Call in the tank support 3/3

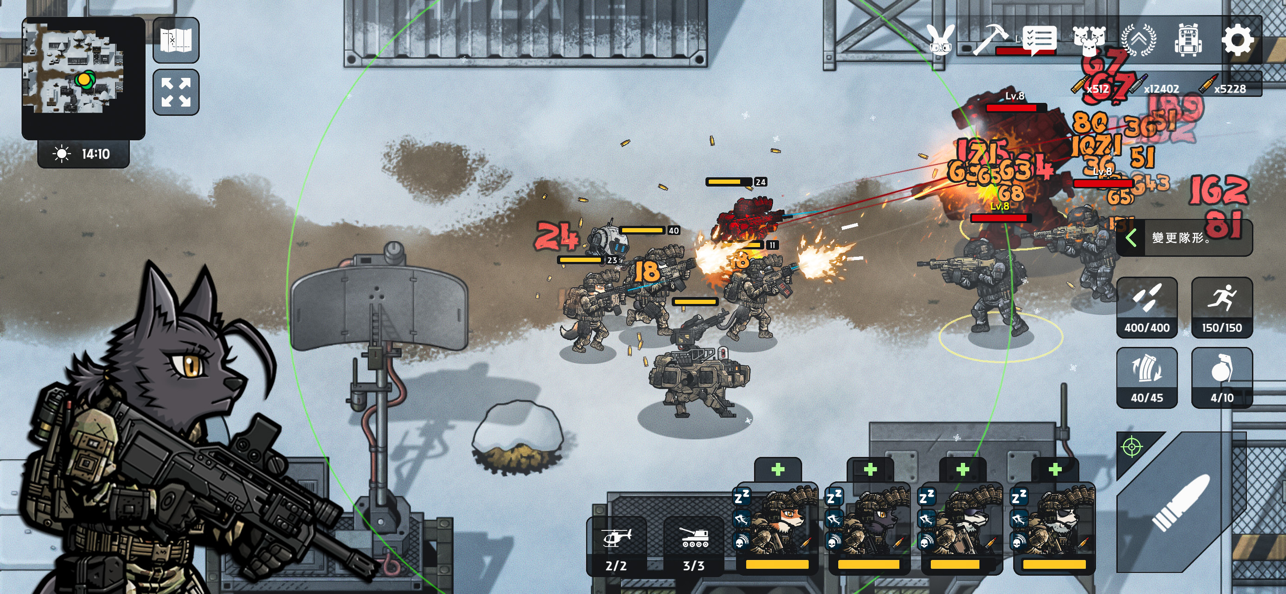point(693,546)
